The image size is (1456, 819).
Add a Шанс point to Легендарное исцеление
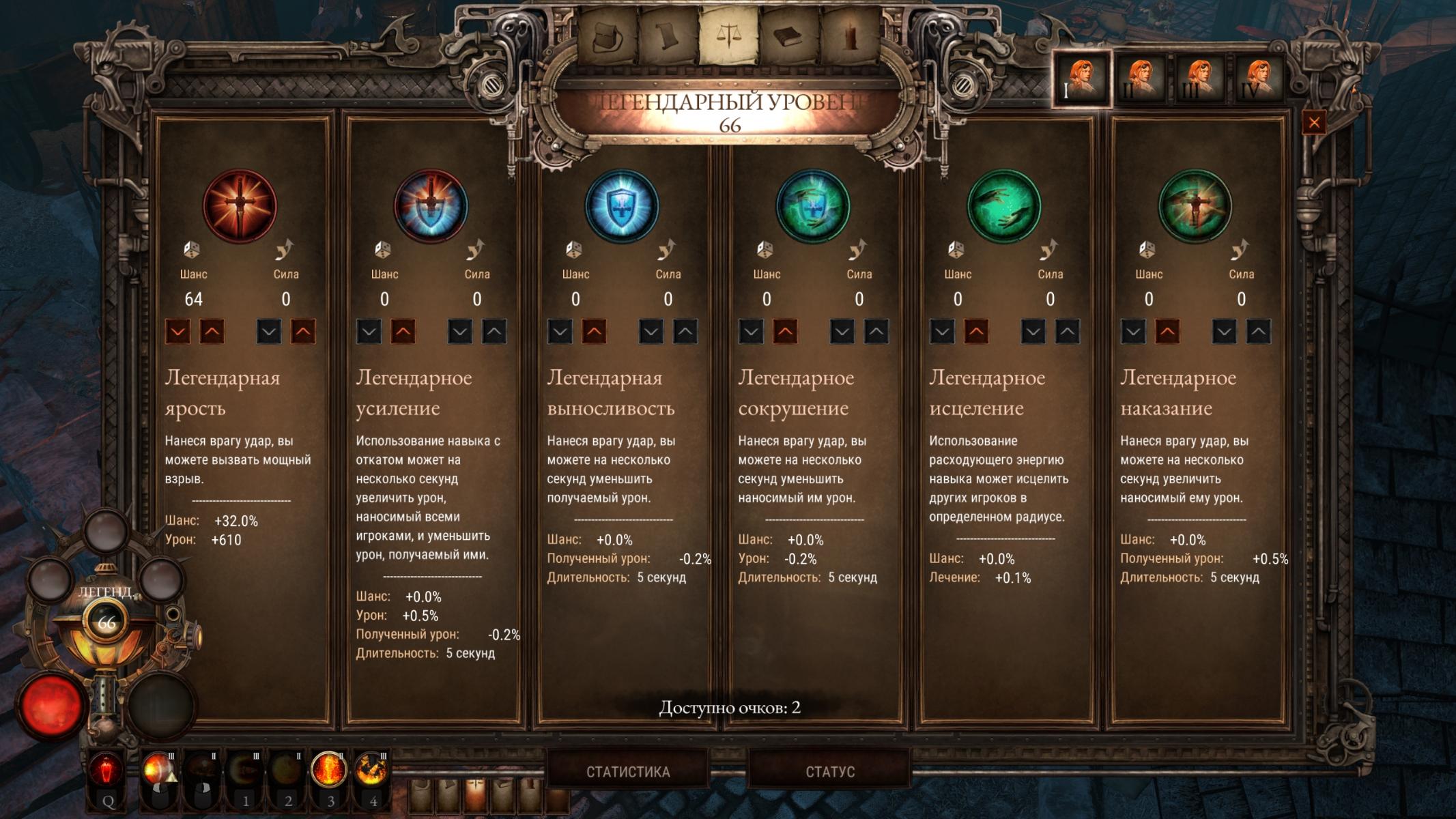pos(976,332)
